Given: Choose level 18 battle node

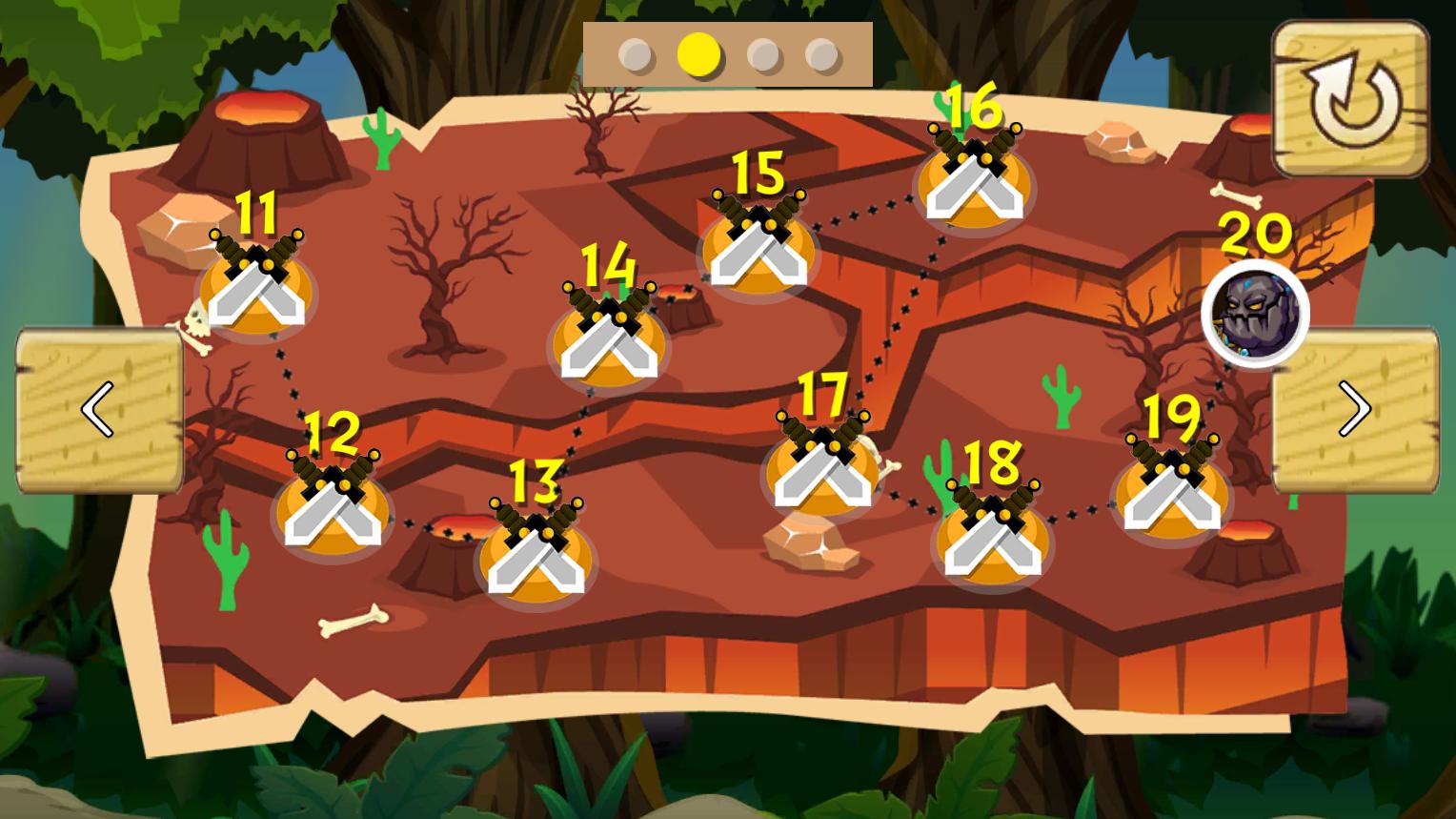Looking at the screenshot, I should coord(992,540).
